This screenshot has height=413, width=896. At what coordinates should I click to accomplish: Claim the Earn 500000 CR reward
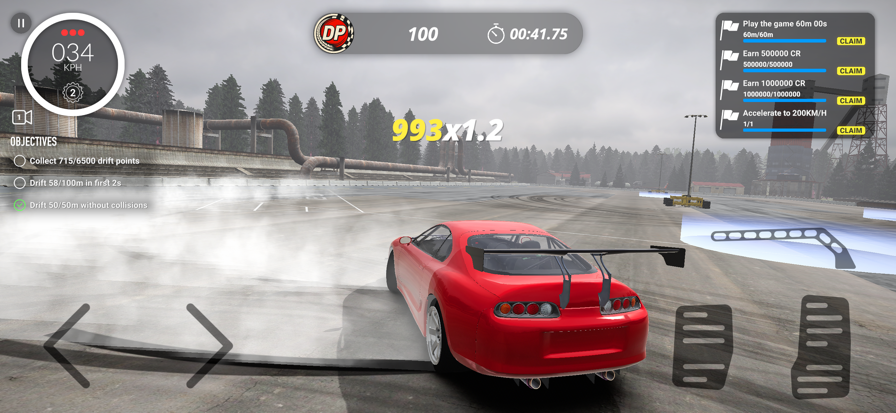[x=851, y=71]
